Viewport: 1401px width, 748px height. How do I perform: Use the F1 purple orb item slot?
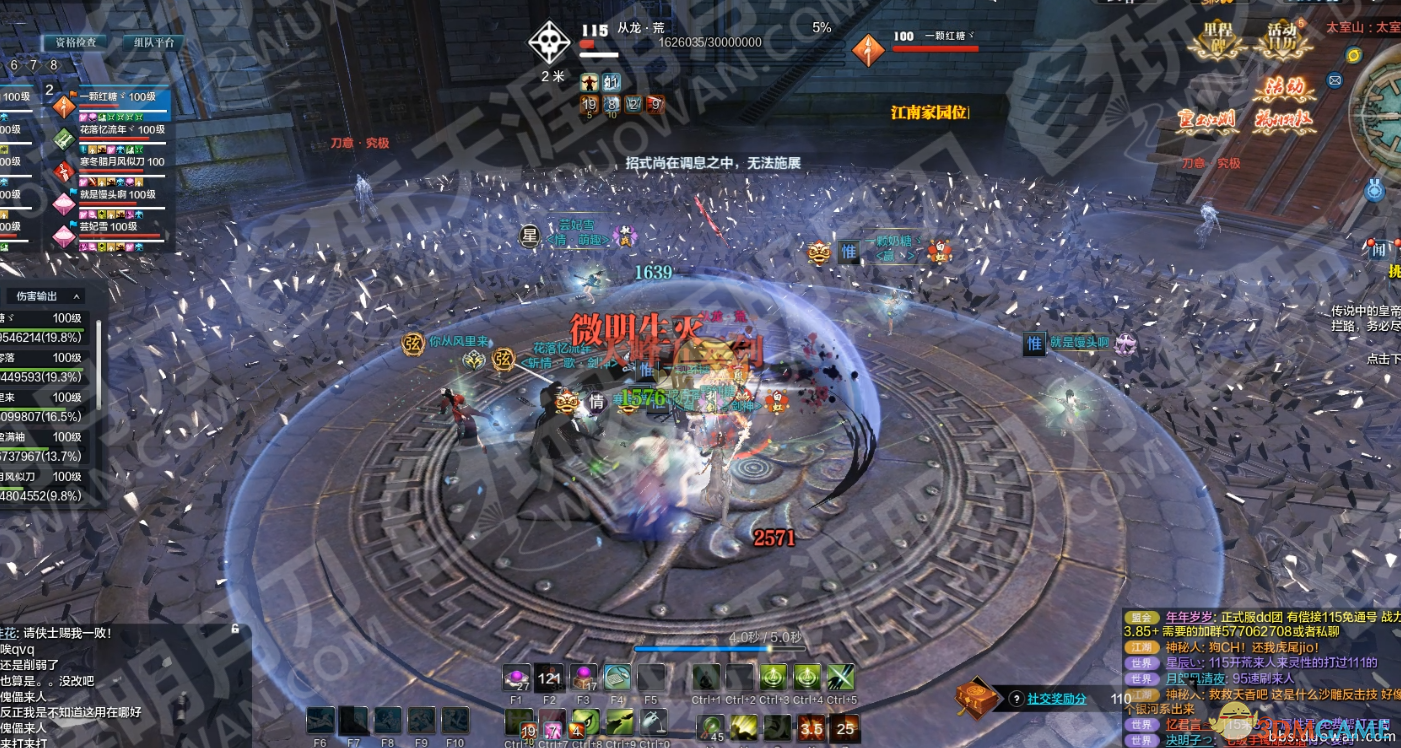point(517,678)
